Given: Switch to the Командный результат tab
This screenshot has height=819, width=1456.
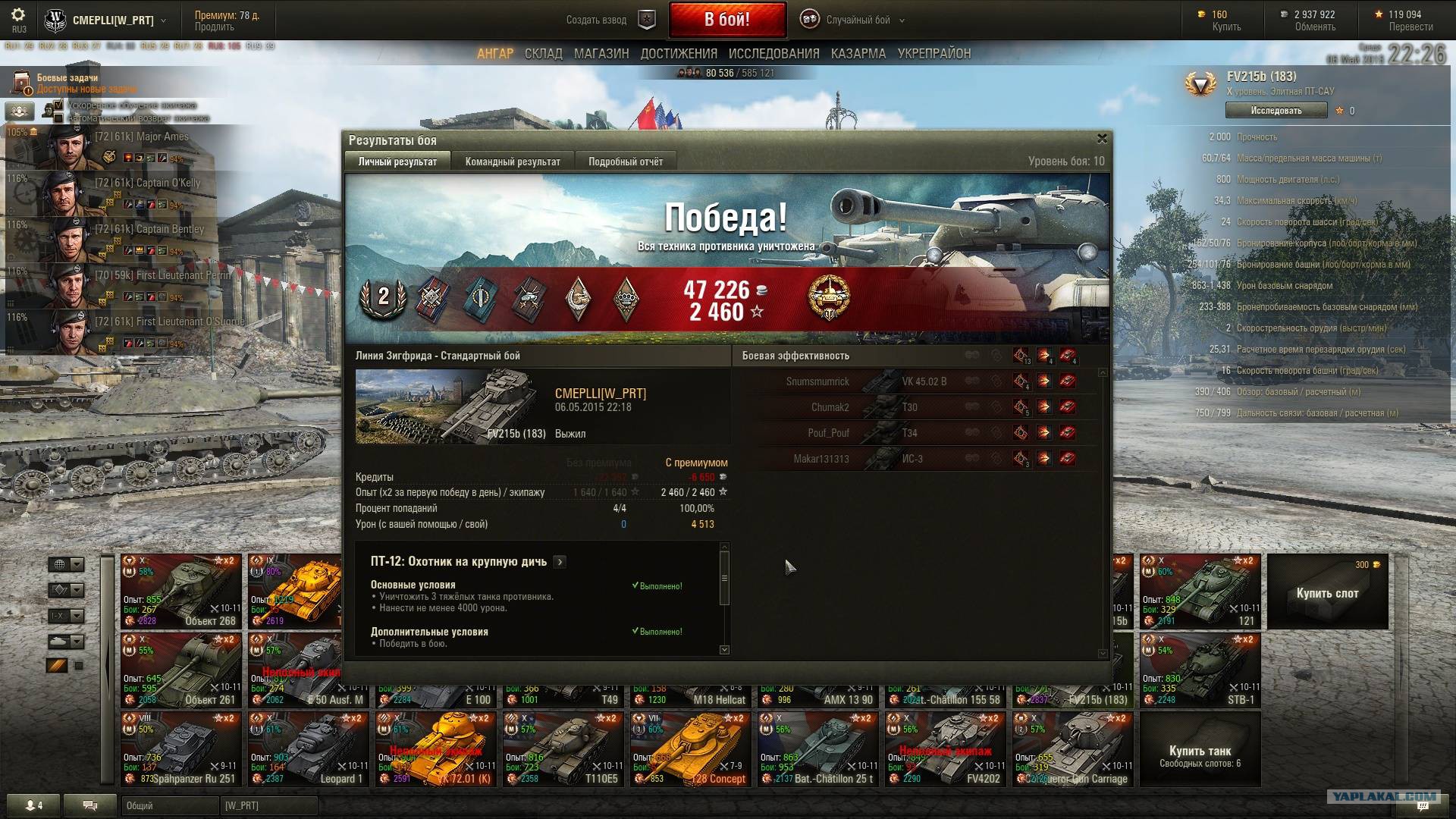Looking at the screenshot, I should click(x=513, y=162).
